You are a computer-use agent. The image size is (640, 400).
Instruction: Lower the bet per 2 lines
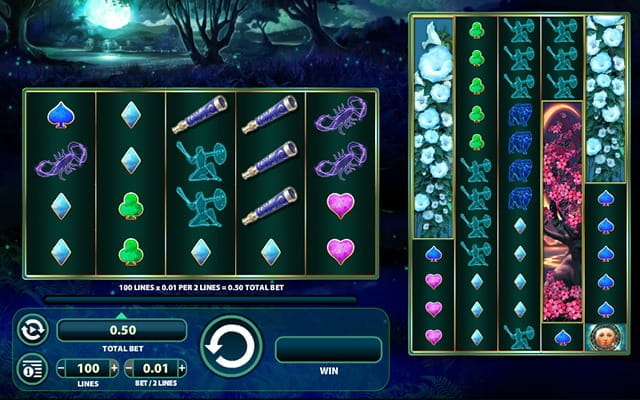point(130,367)
